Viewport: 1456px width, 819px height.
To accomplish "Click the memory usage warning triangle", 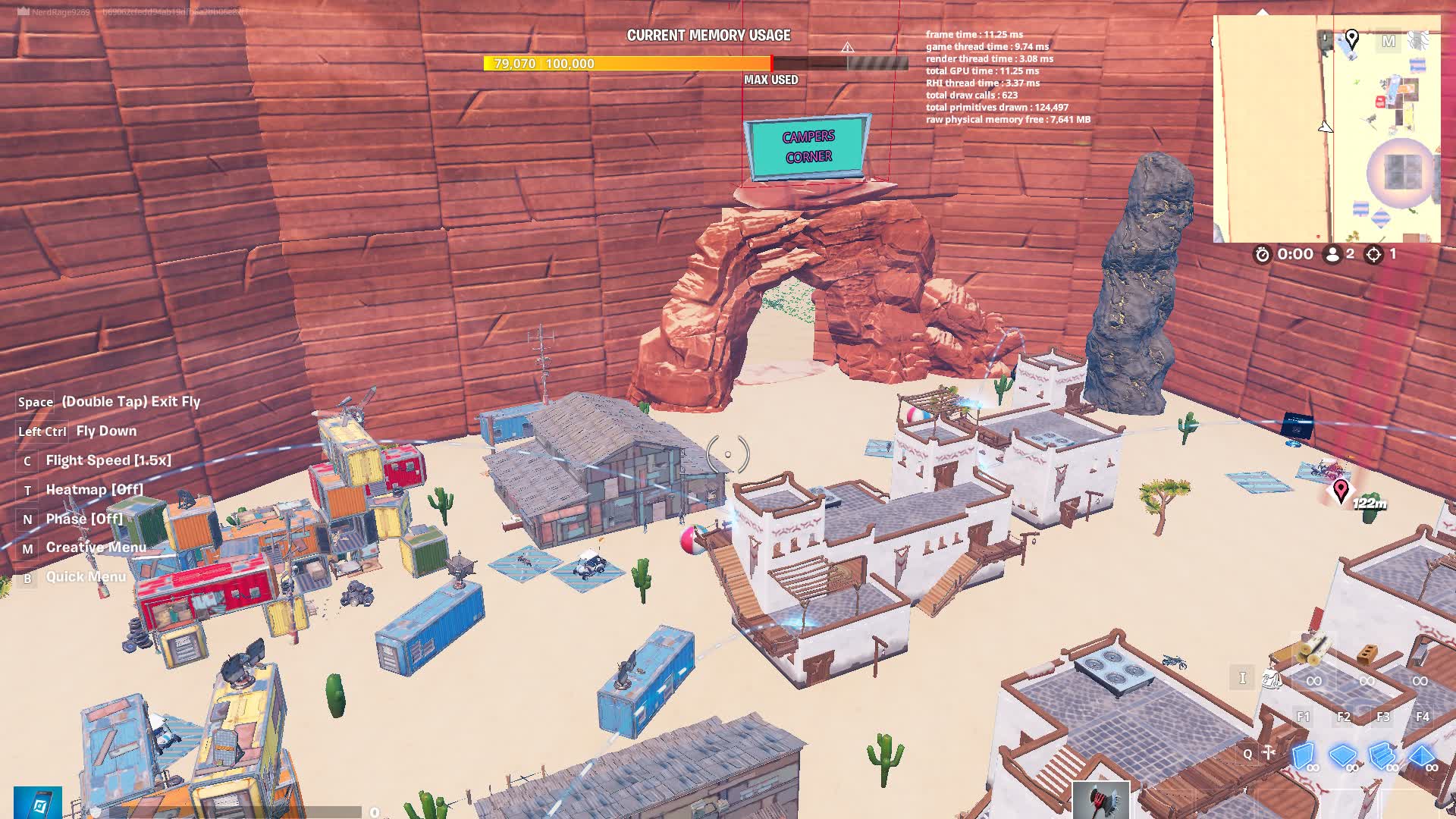I will (847, 48).
